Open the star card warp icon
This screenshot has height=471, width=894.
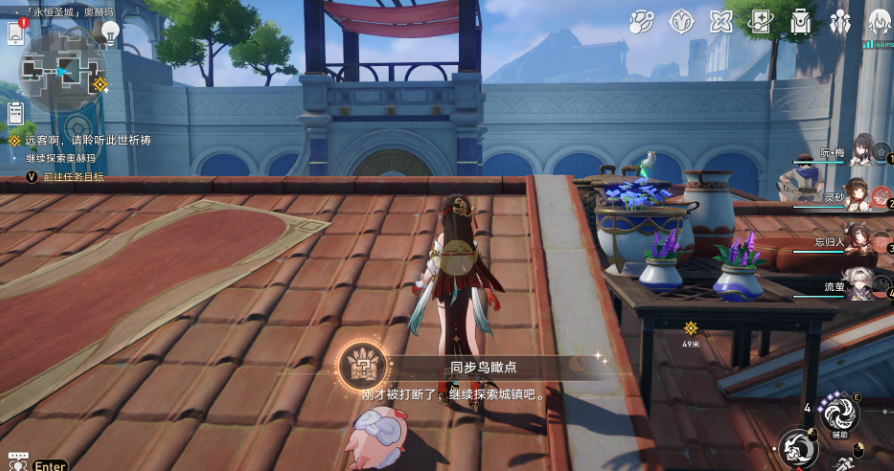click(761, 21)
